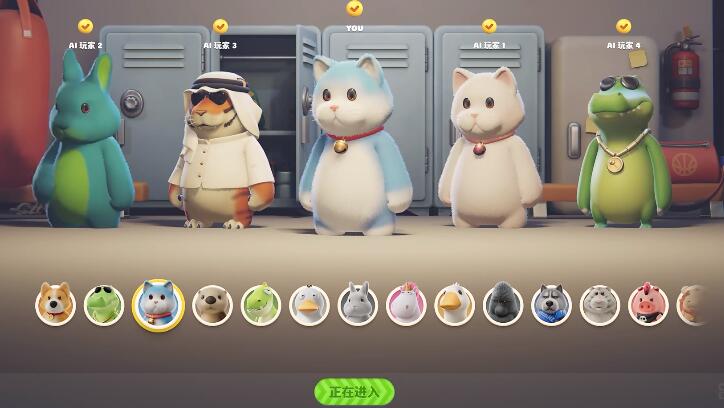Select the sleepy-eyed white duck avatar
The image size is (724, 408).
[309, 304]
